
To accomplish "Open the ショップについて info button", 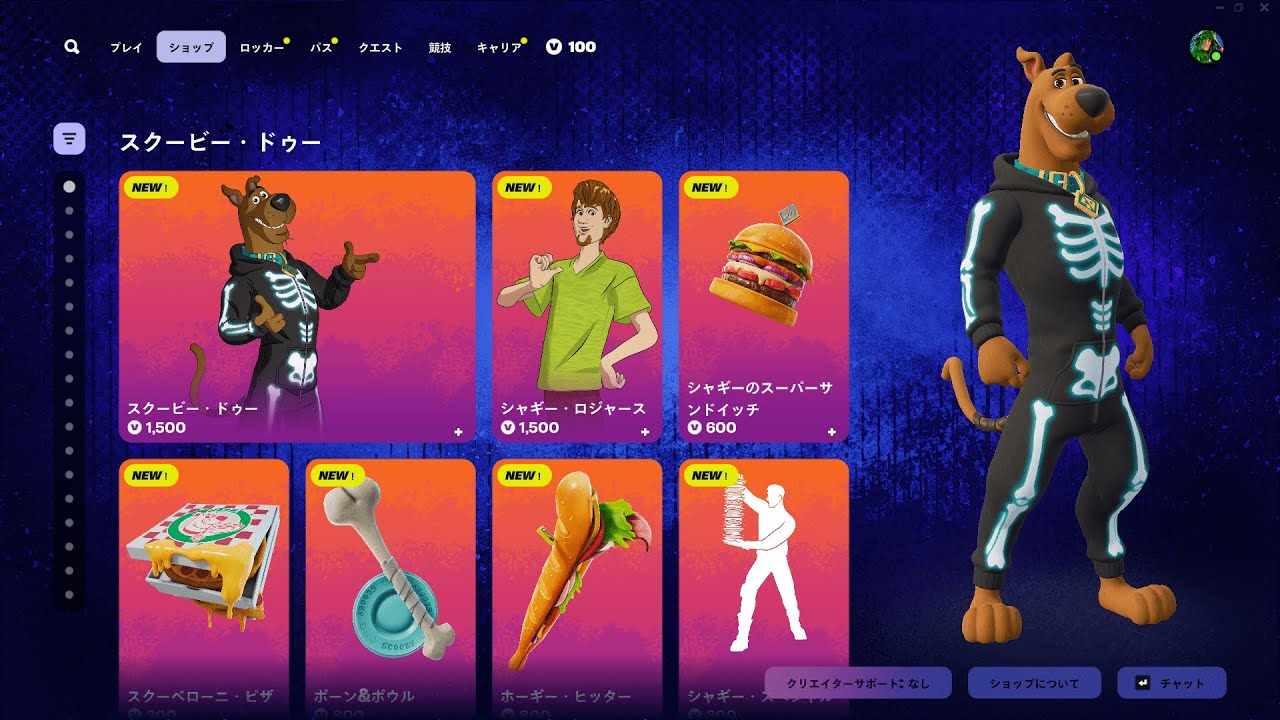I will click(1034, 683).
